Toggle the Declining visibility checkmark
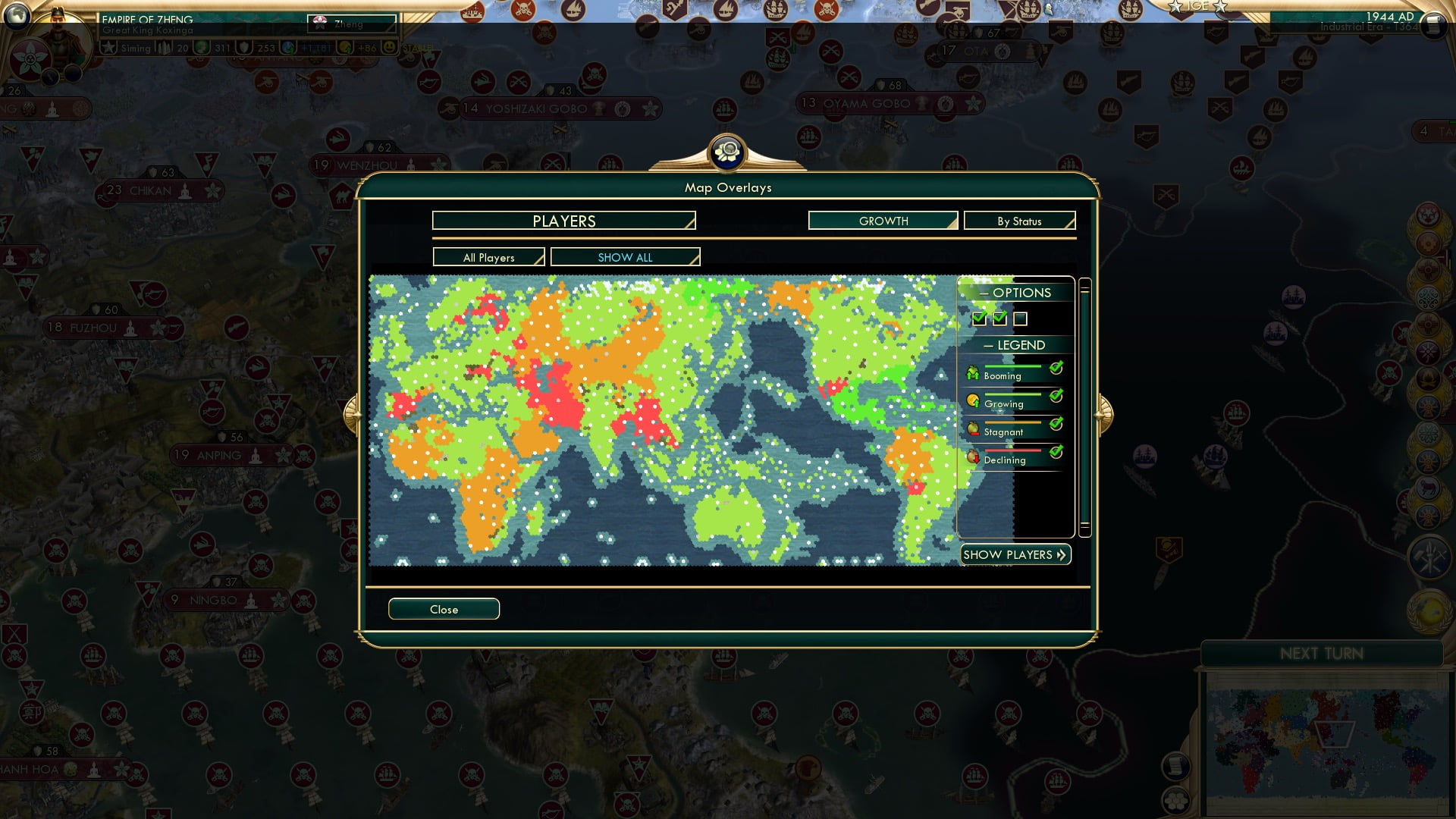The width and height of the screenshot is (1456, 819). point(1055,452)
